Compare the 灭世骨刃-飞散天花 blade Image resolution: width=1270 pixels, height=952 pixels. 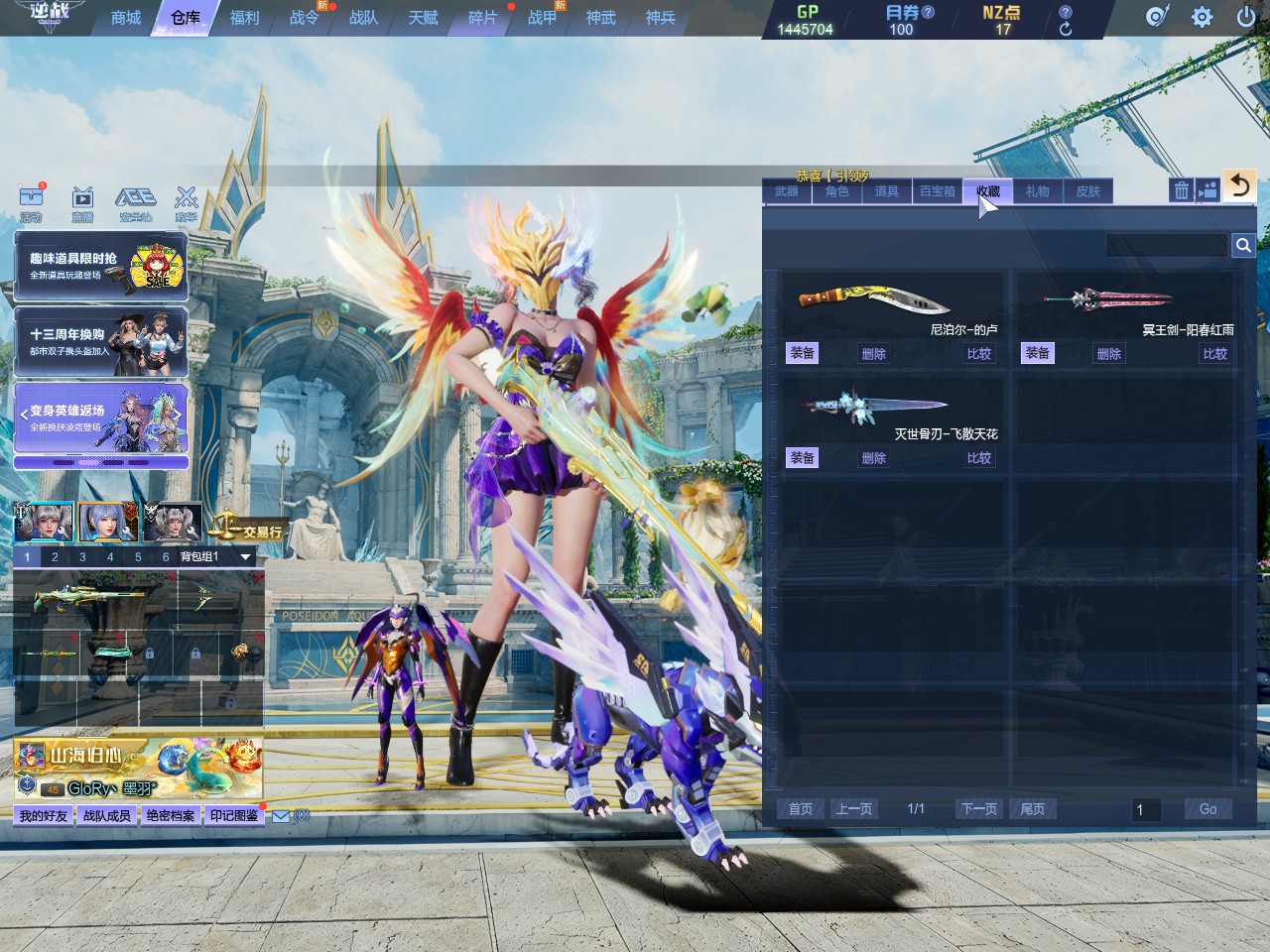click(x=978, y=458)
